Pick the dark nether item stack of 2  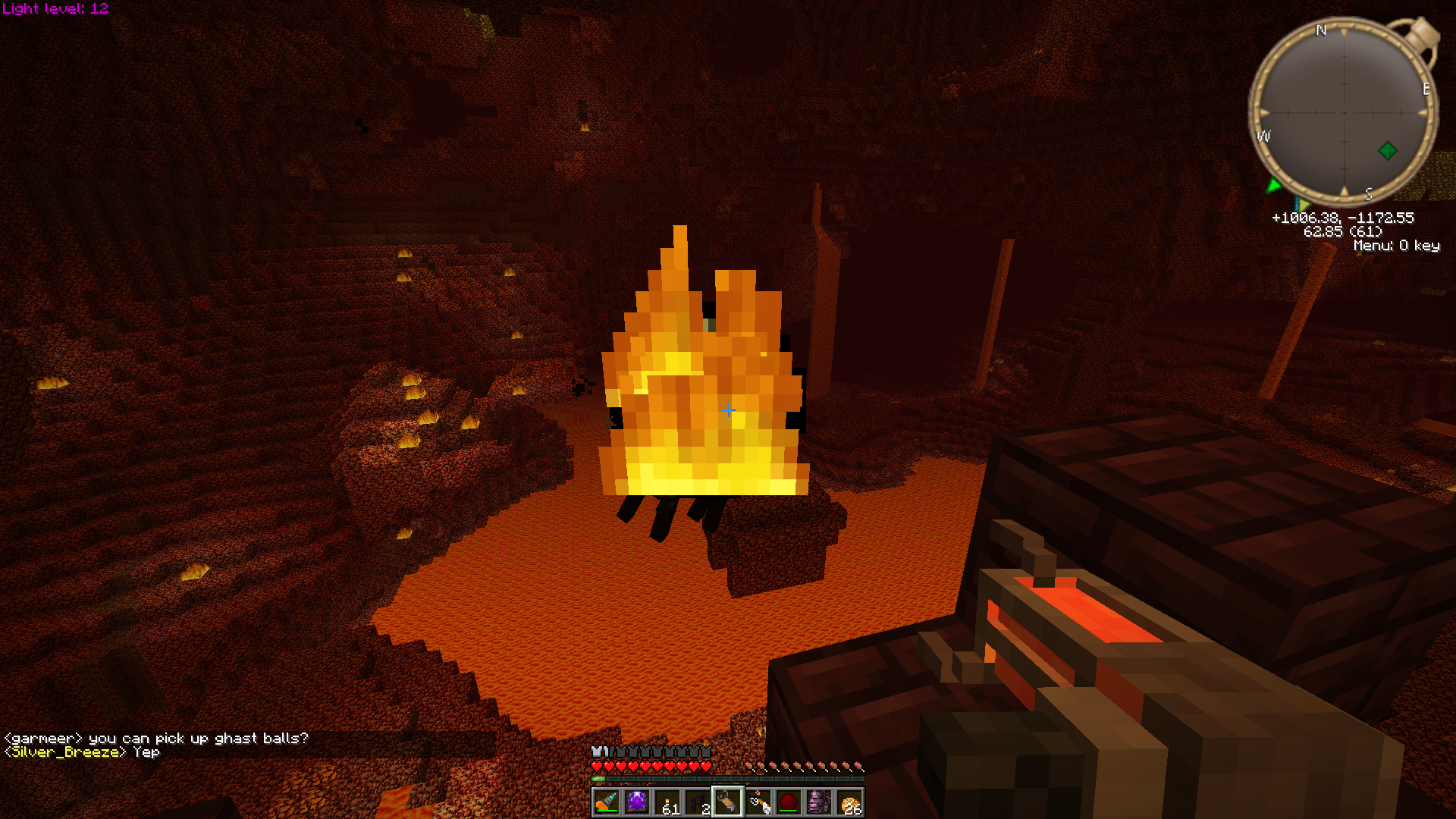[x=698, y=802]
